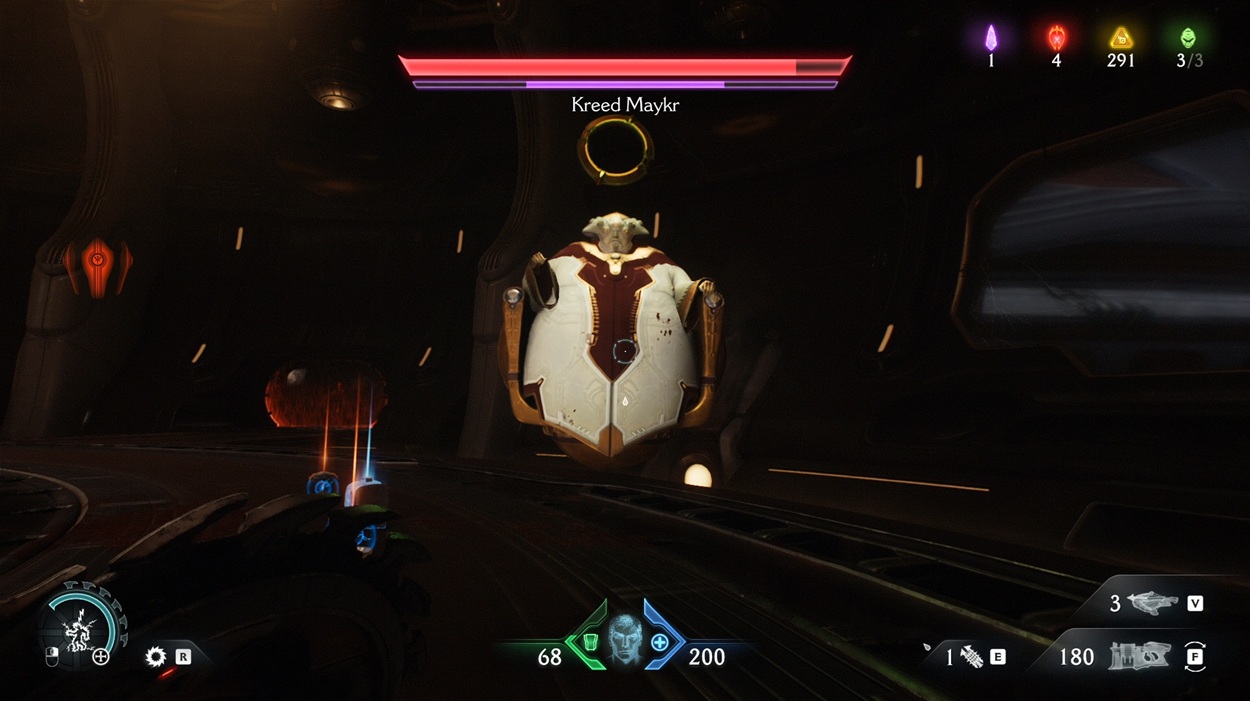Select the green Slayer helmet lives icon
Image resolution: width=1250 pixels, height=701 pixels.
1187,38
